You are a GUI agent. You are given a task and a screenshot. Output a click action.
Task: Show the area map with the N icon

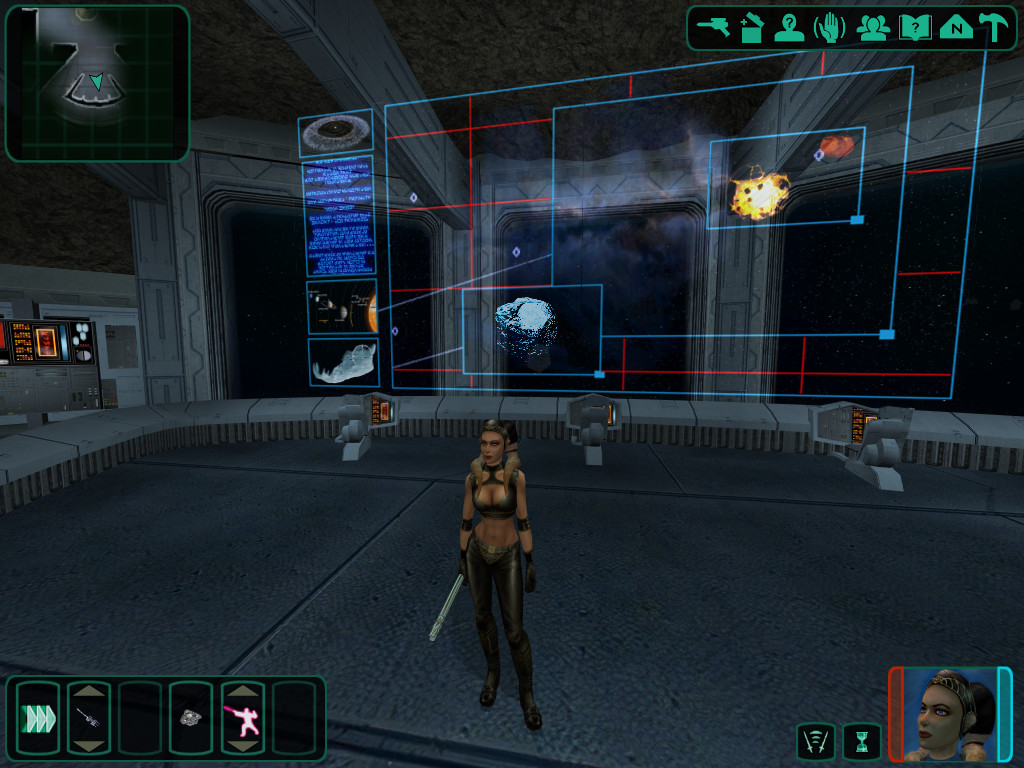coord(956,27)
